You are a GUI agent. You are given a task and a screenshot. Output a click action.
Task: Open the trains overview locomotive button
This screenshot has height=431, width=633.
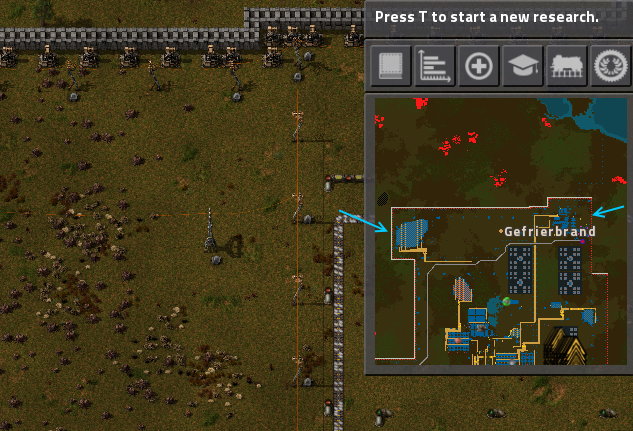pyautogui.click(x=567, y=66)
